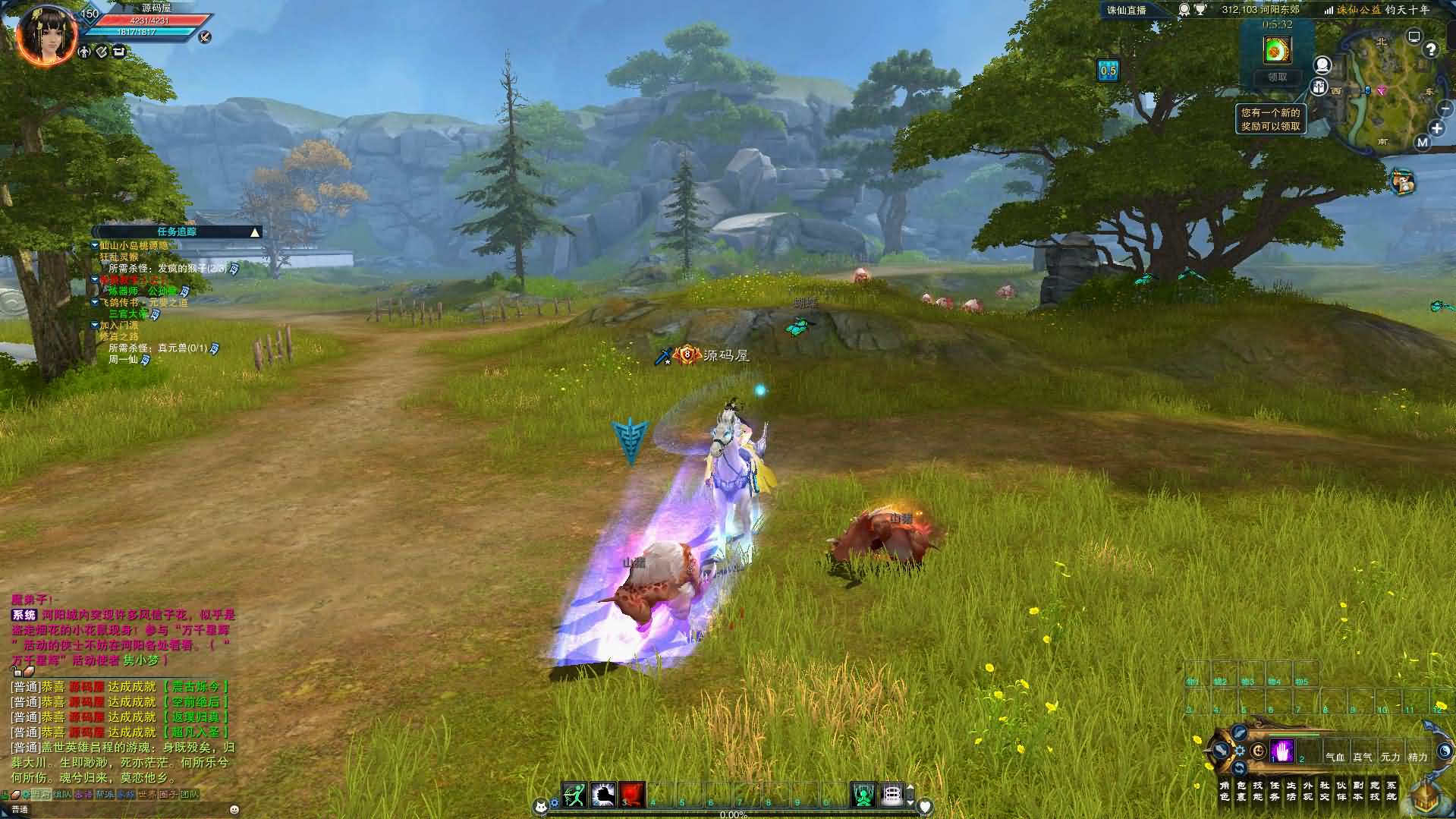Image resolution: width=1456 pixels, height=819 pixels.
Task: Use the green meditation skill icon
Action: [863, 795]
